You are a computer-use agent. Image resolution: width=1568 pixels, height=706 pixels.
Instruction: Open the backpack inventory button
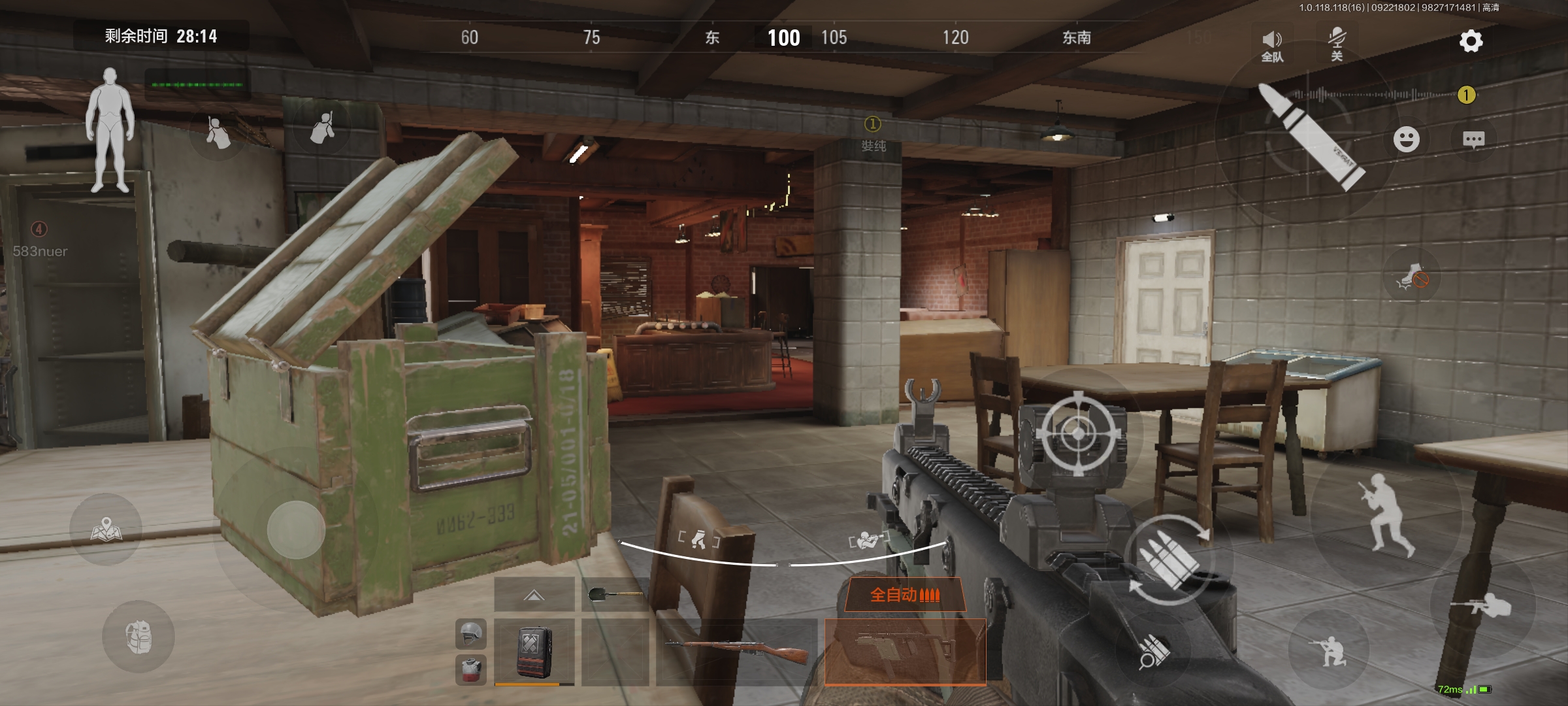point(139,637)
